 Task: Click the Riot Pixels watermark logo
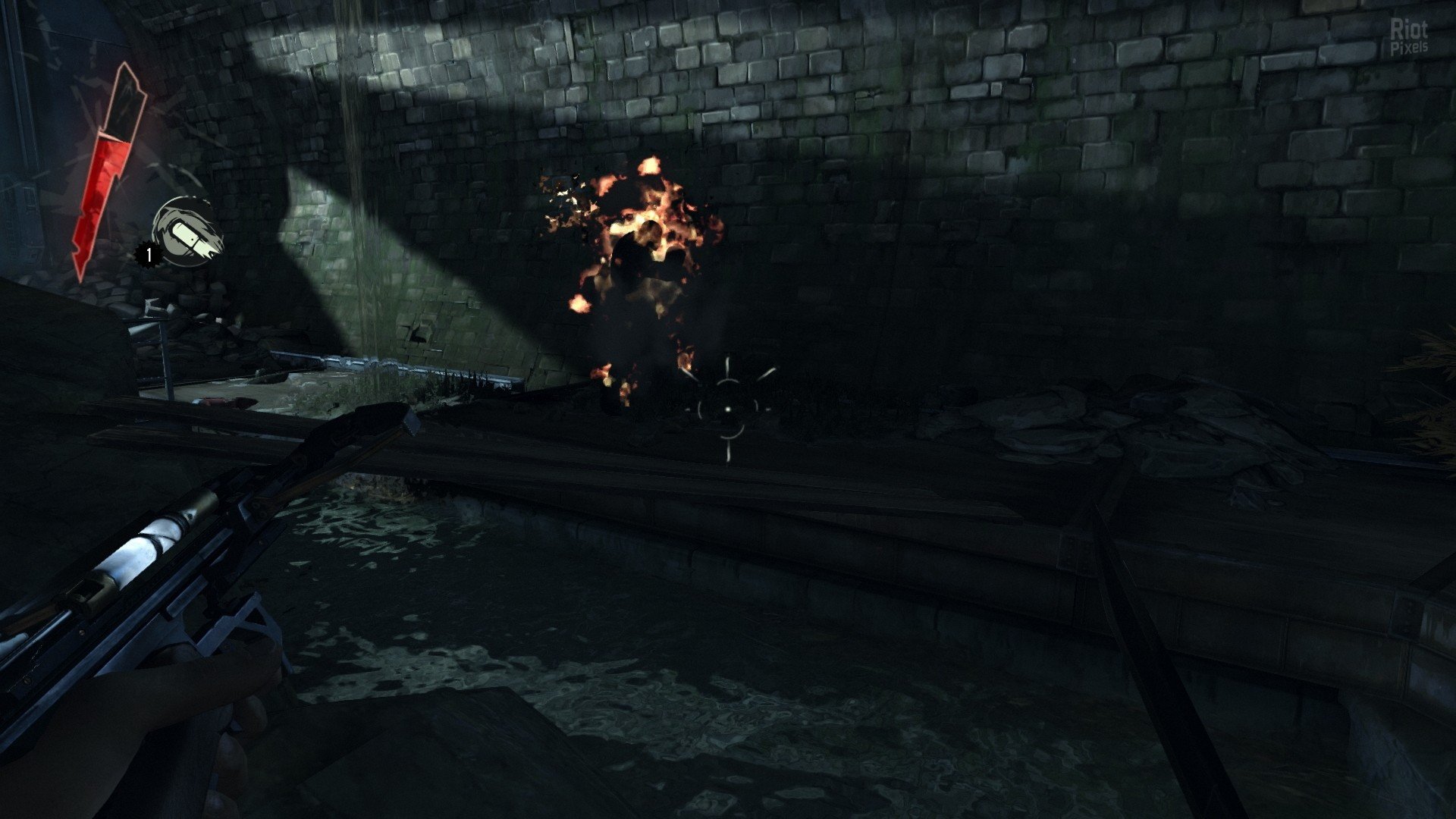pyautogui.click(x=1409, y=36)
